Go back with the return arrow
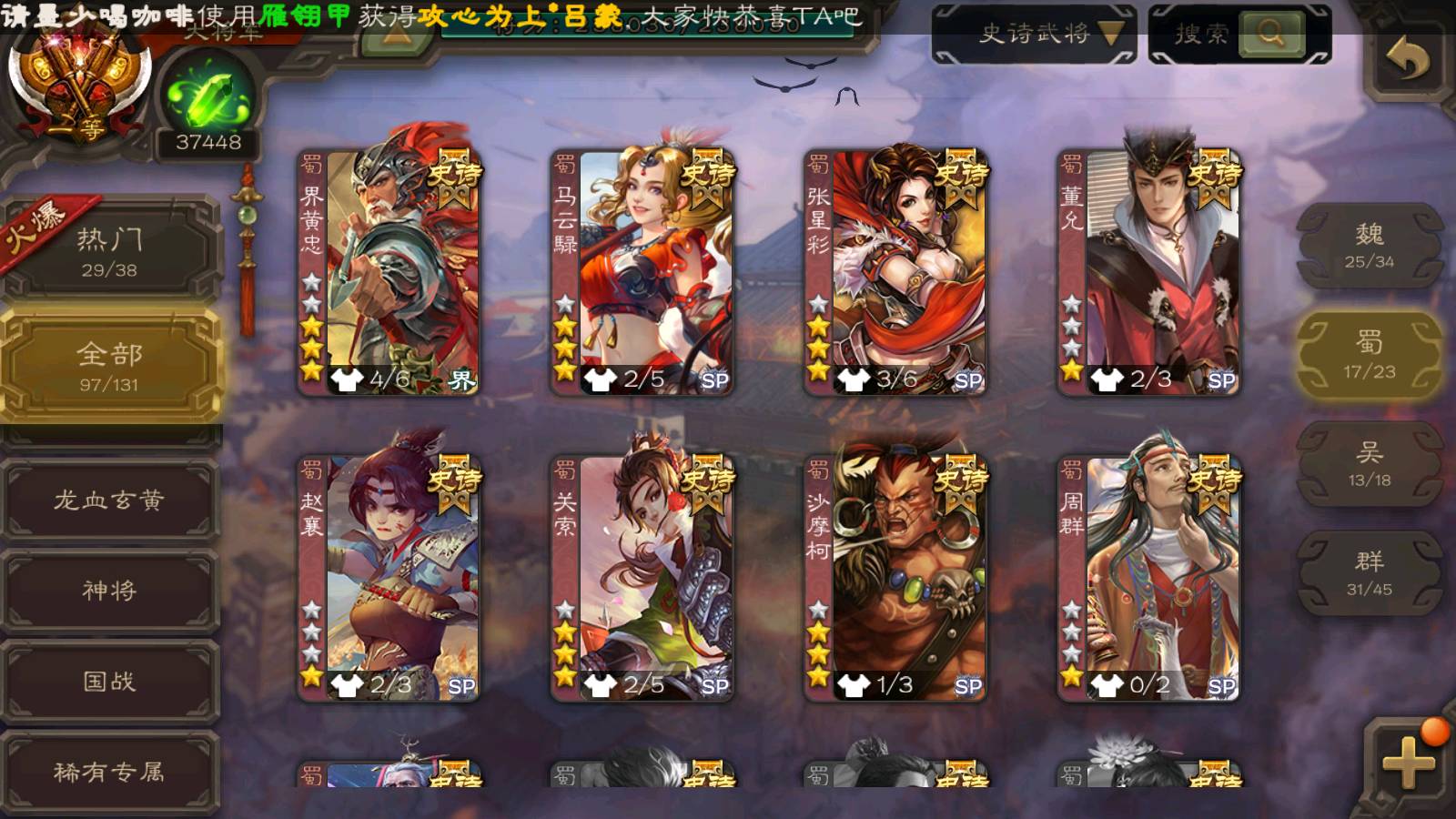Viewport: 1456px width, 819px height. pyautogui.click(x=1408, y=59)
